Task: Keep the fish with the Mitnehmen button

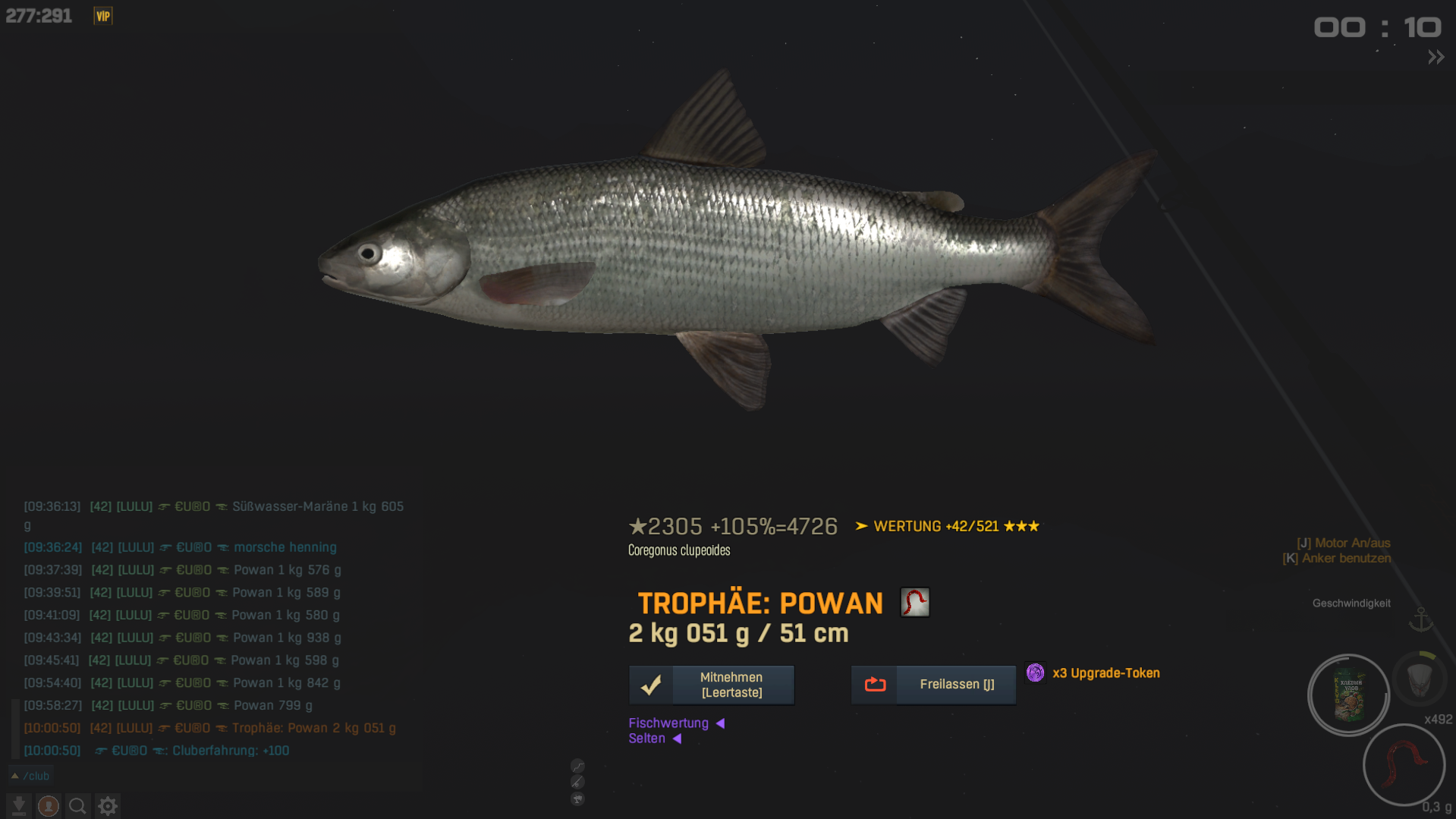Action: 711,685
